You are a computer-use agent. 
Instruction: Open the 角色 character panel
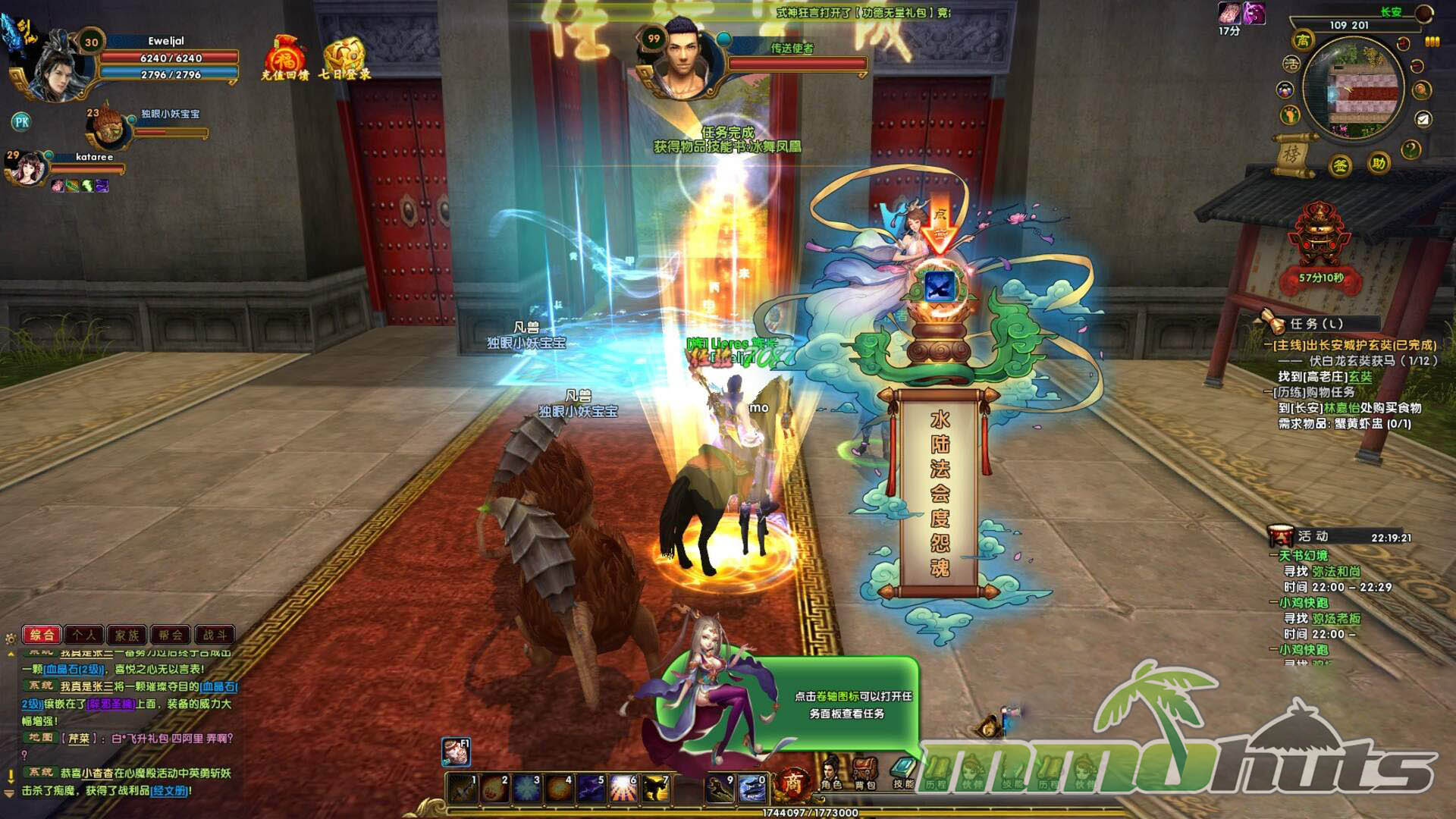pos(831,773)
